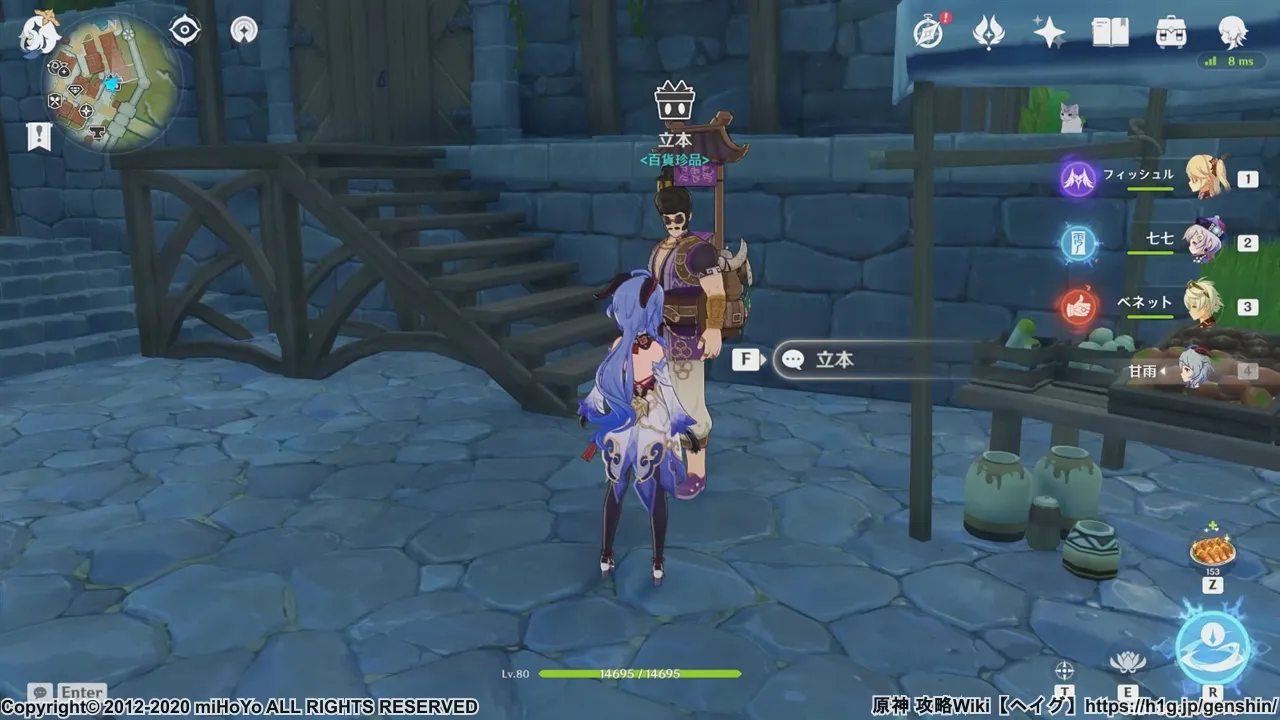
Task: Activate Fischl's elemental burst icon
Action: click(1078, 178)
